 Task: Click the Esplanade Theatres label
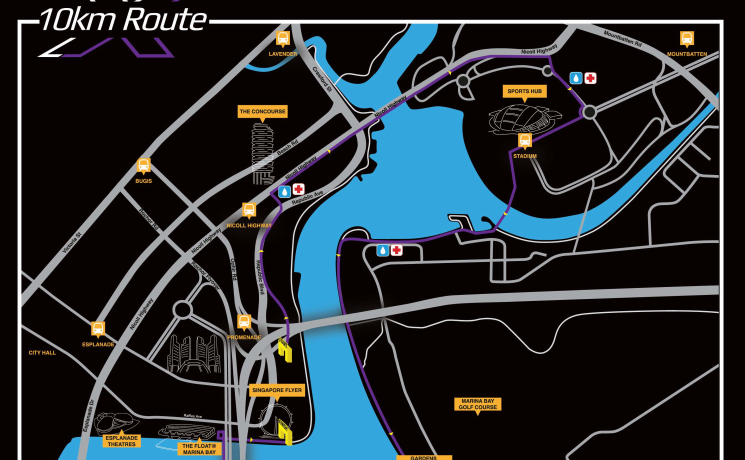click(x=121, y=441)
